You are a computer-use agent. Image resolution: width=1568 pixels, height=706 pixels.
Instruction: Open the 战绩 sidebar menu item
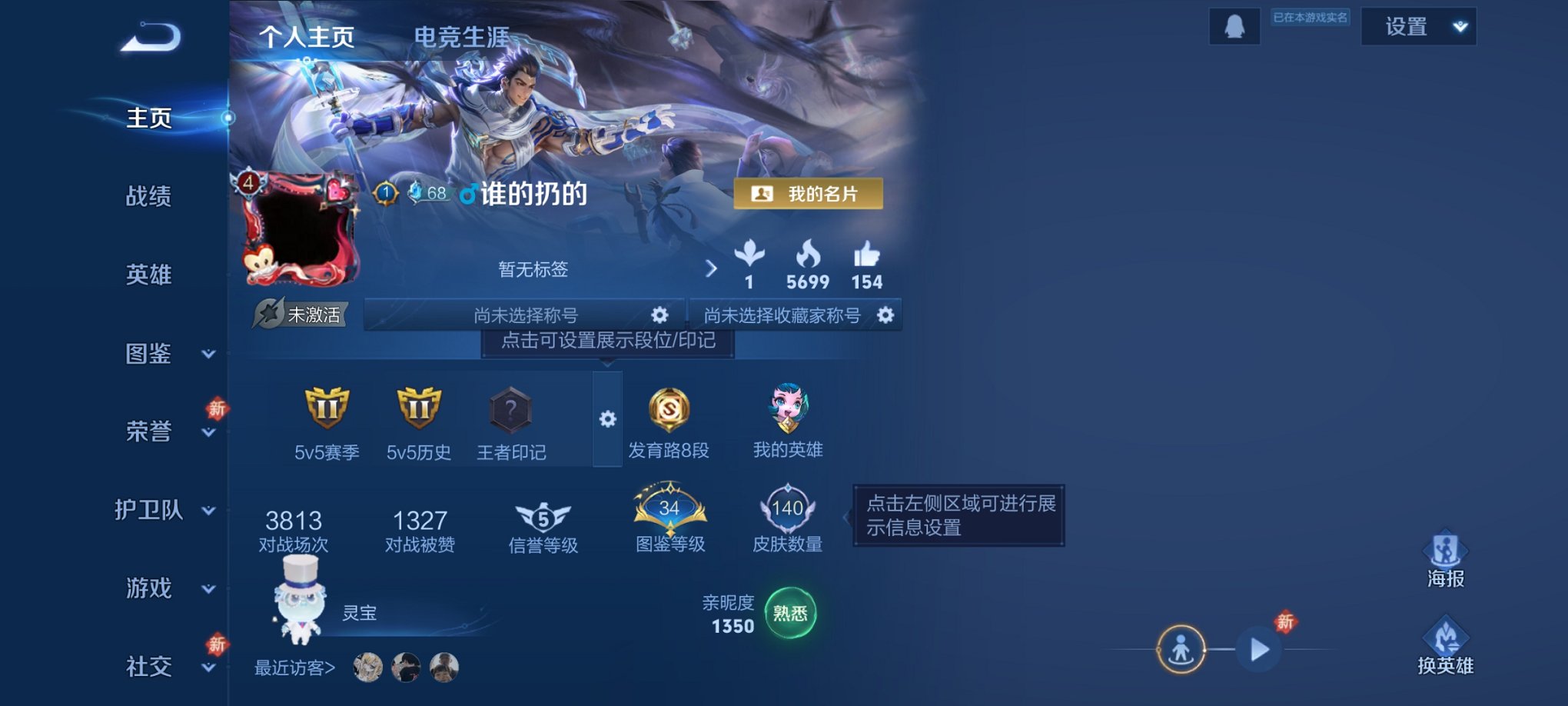(148, 196)
